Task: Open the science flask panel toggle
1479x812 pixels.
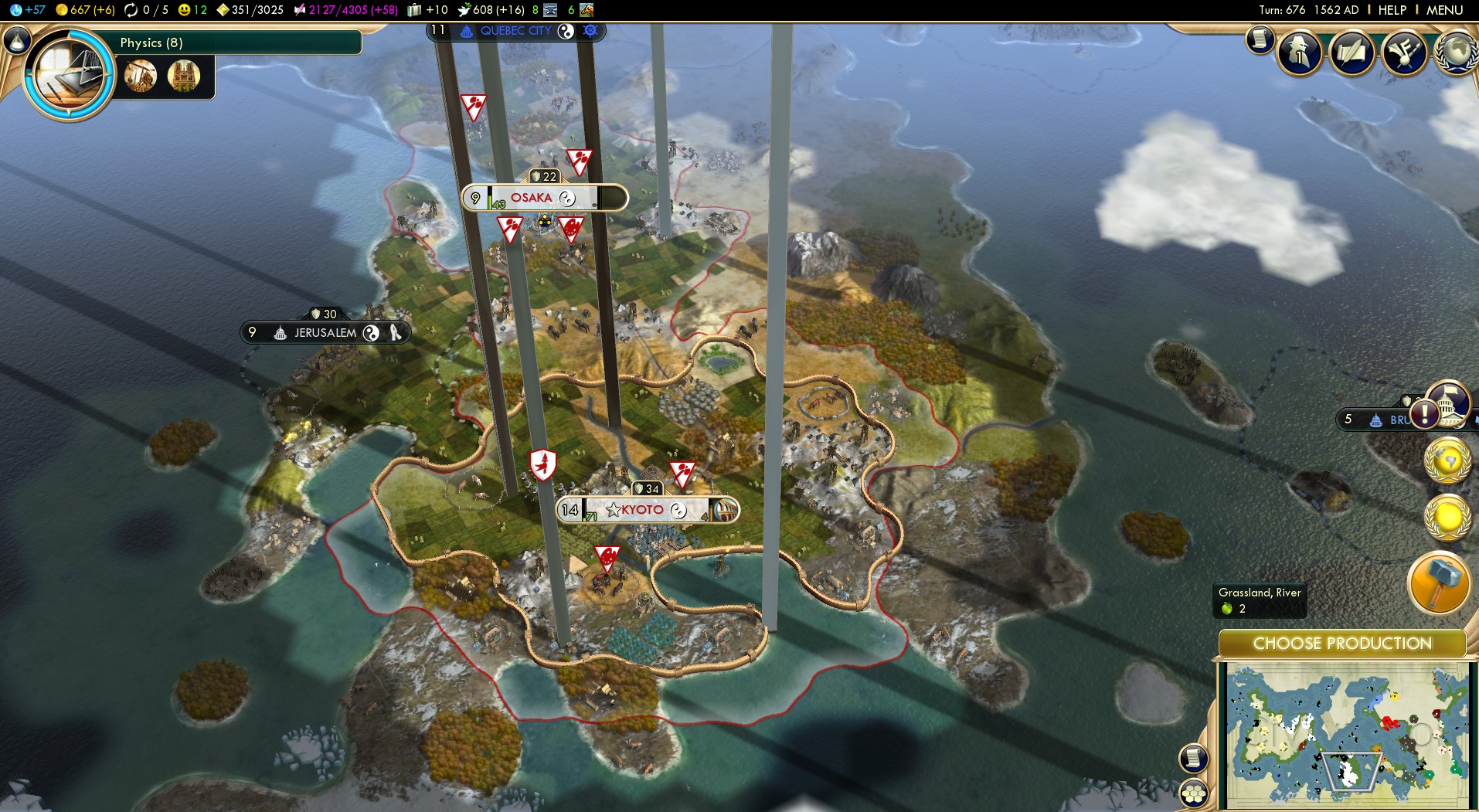Action: 16,40
